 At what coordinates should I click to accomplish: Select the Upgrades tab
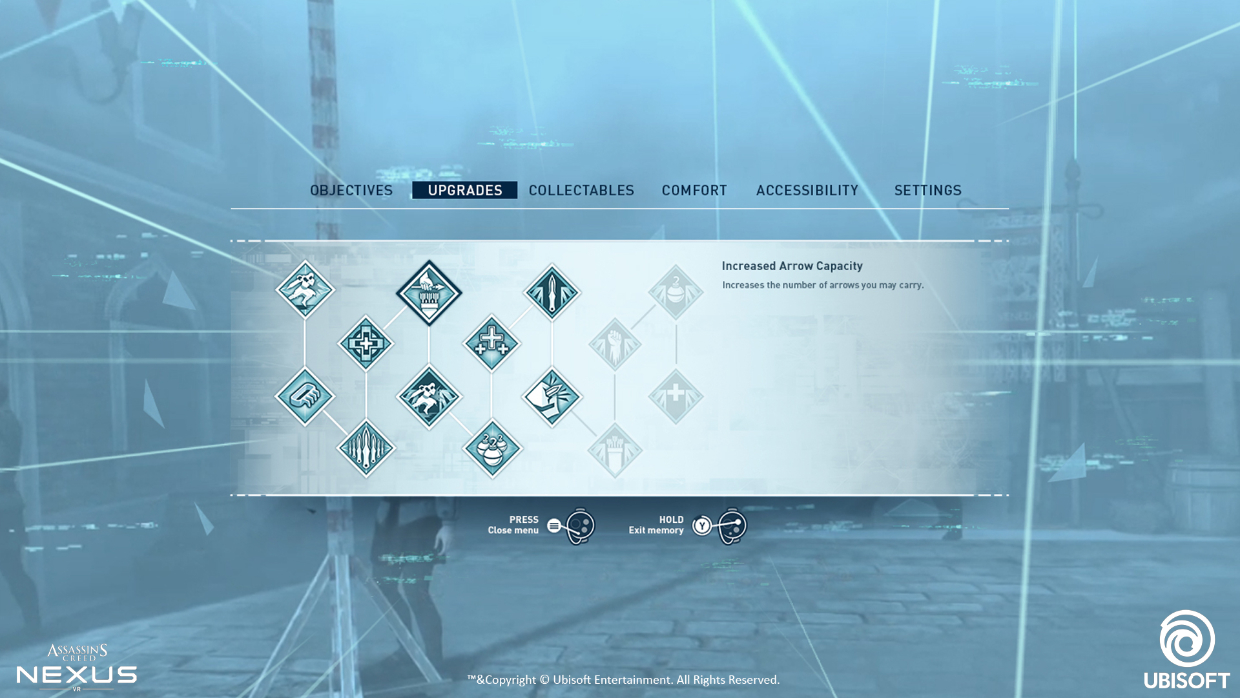coord(465,190)
